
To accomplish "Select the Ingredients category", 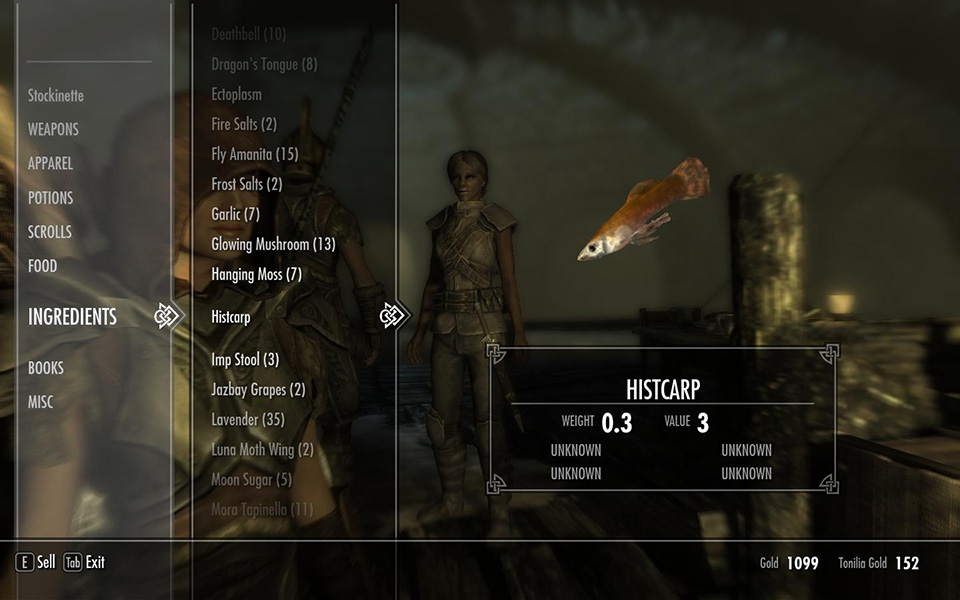I will [x=72, y=317].
